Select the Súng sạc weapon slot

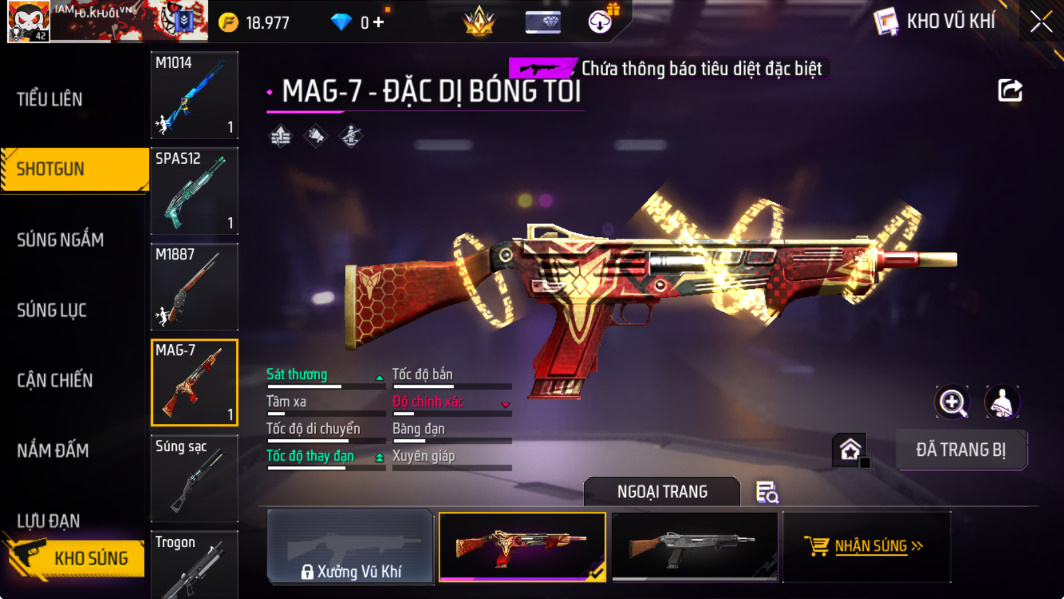click(x=194, y=479)
